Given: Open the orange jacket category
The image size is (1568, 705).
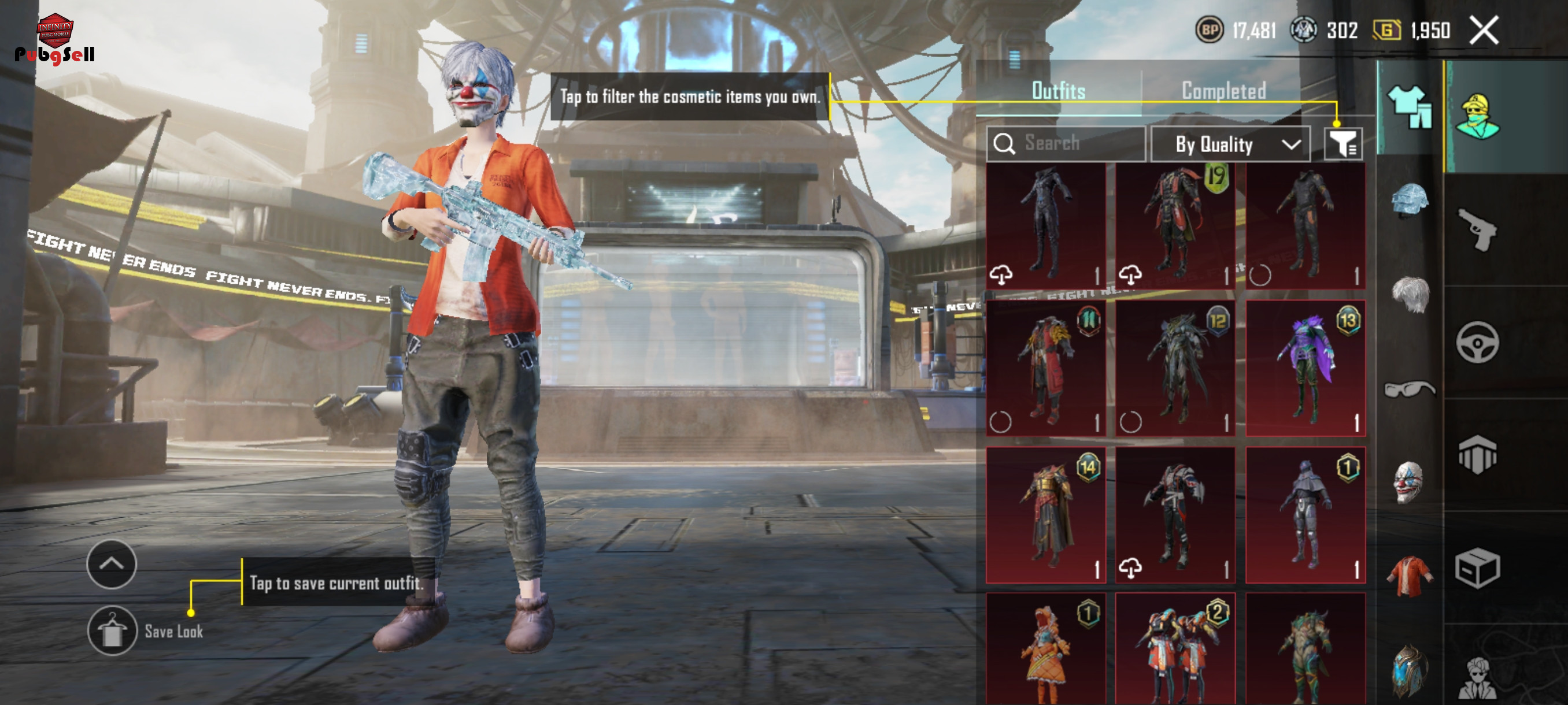Looking at the screenshot, I should pos(1410,576).
